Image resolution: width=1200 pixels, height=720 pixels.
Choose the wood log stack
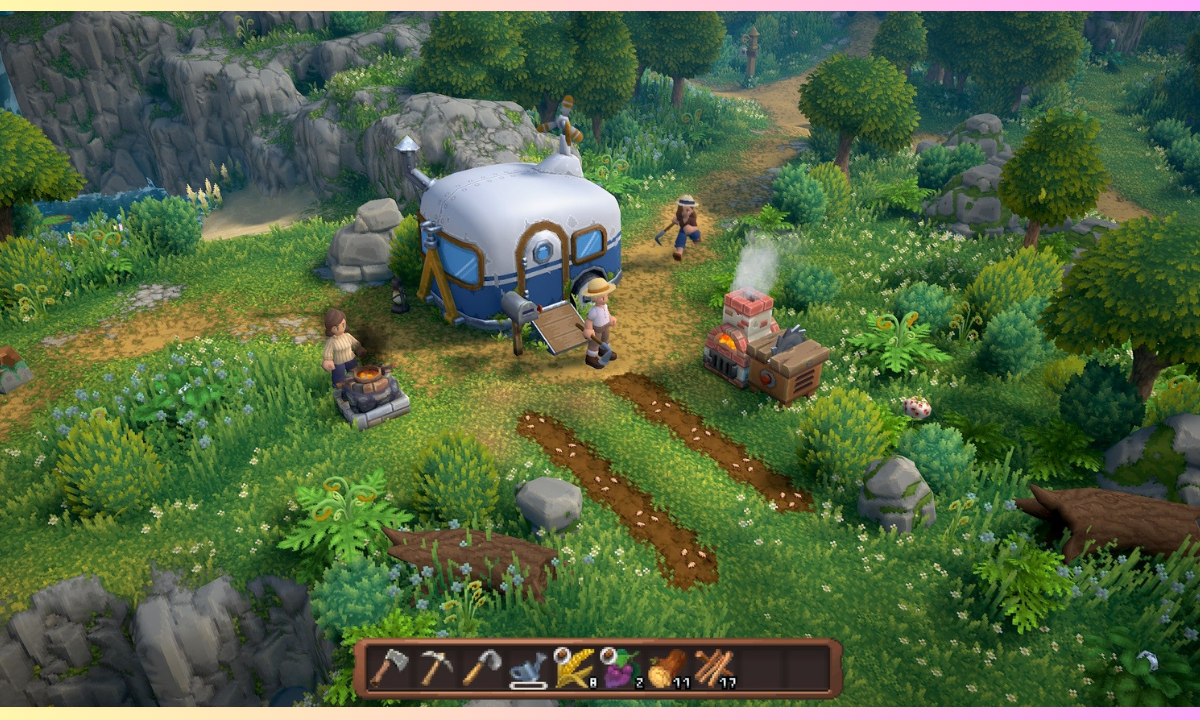coord(666,668)
